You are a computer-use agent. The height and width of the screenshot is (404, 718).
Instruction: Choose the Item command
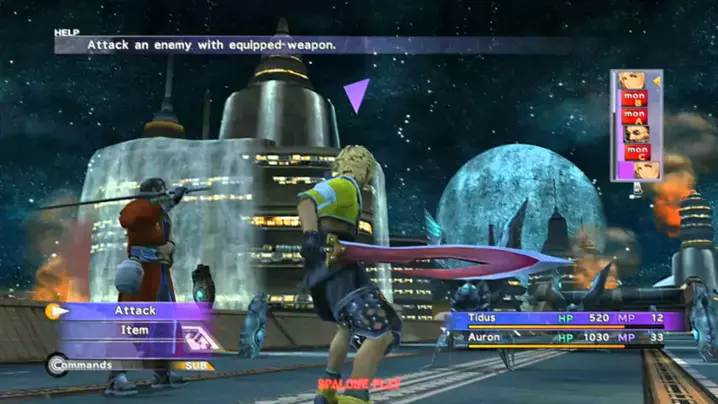click(134, 330)
